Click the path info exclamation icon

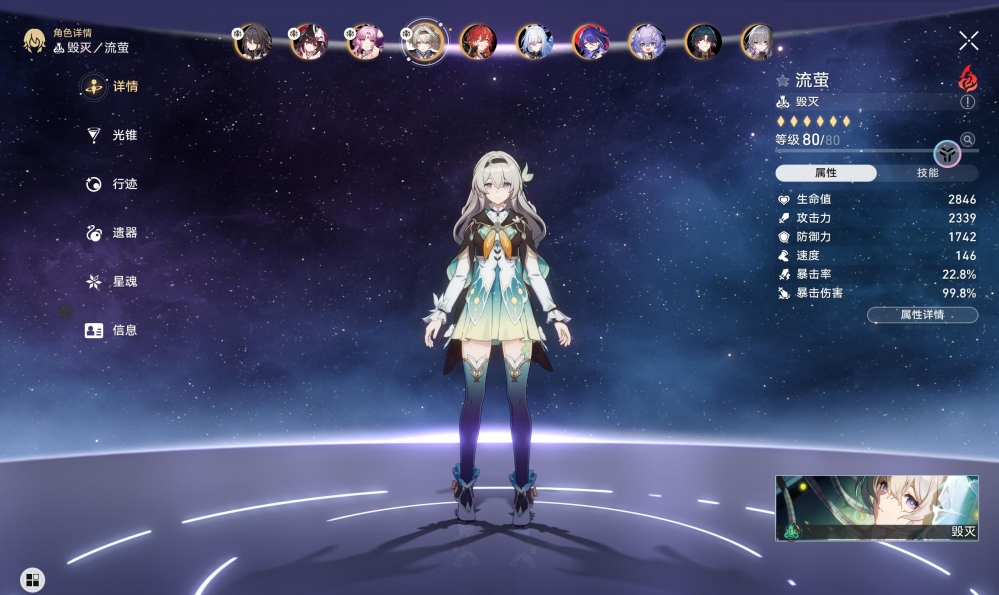pyautogui.click(x=967, y=102)
